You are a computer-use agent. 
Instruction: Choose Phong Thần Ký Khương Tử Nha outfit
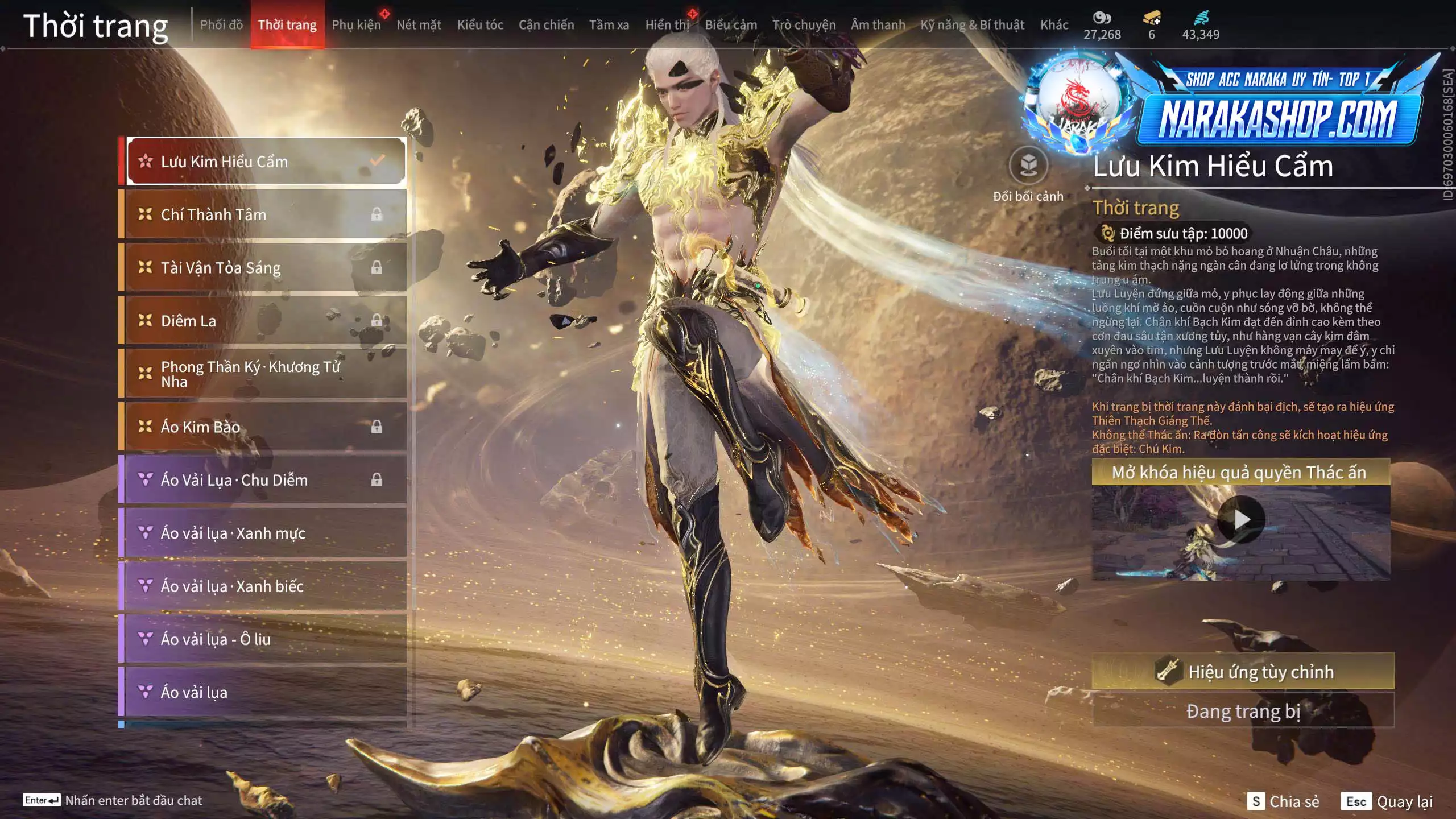(266, 374)
